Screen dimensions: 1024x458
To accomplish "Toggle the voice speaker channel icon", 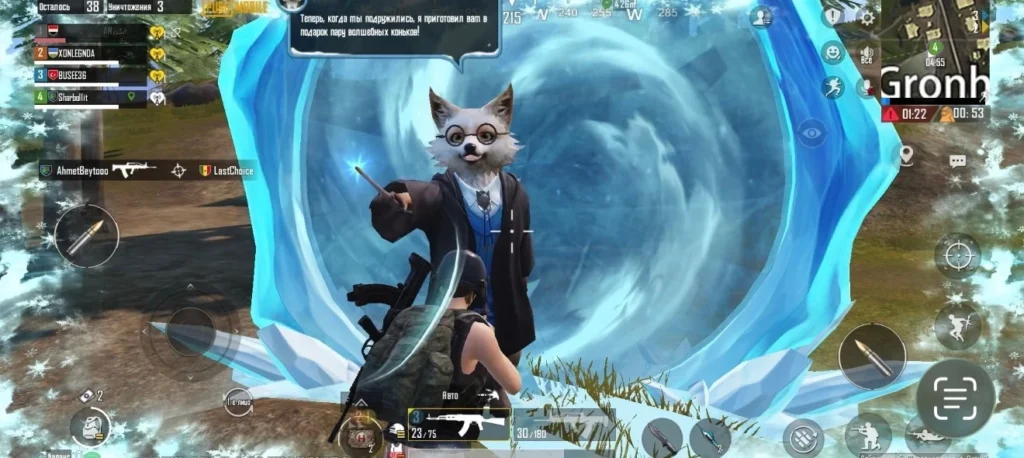I will (x=866, y=53).
